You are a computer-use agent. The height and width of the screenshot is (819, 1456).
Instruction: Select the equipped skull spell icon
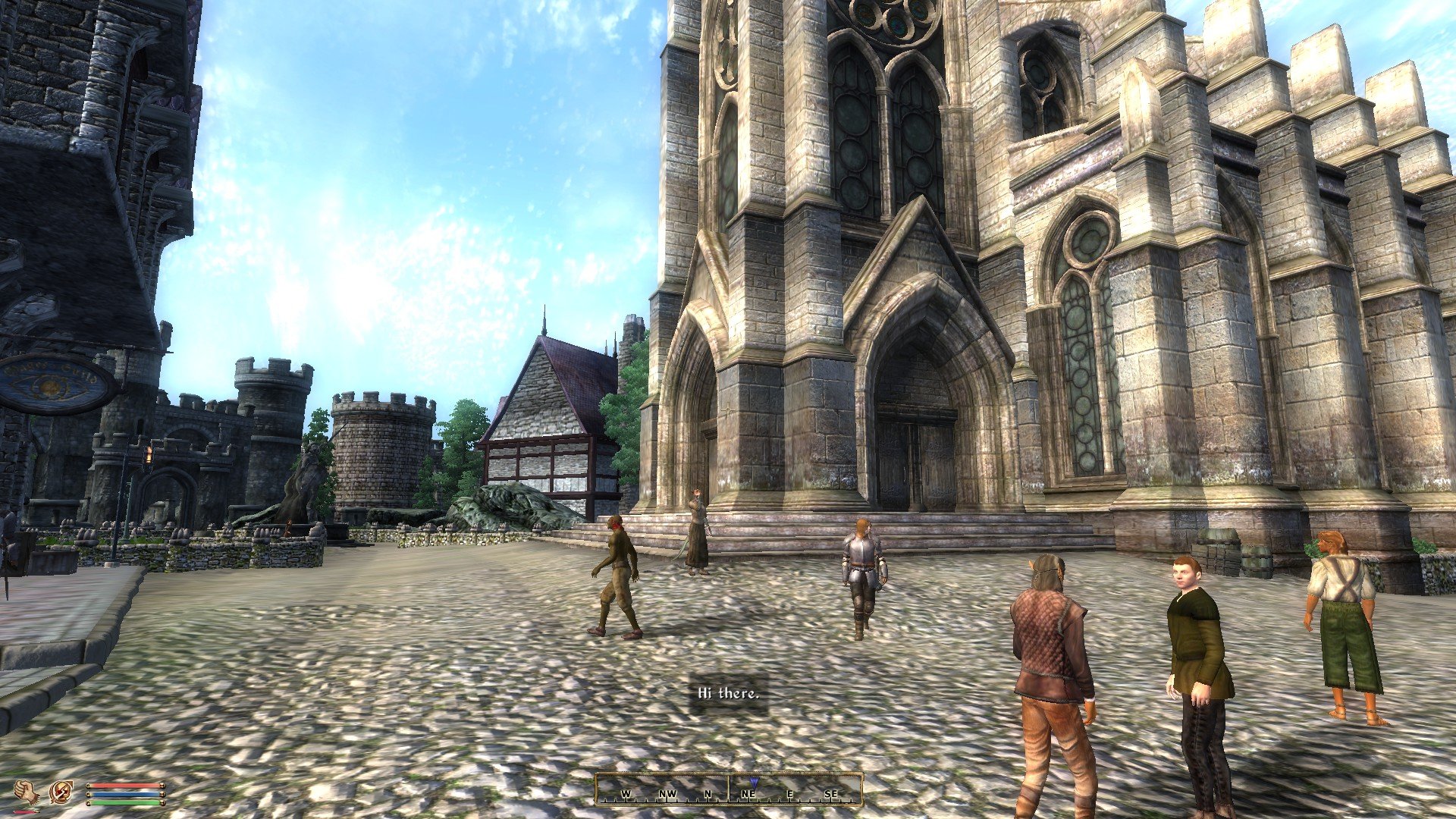[x=61, y=792]
